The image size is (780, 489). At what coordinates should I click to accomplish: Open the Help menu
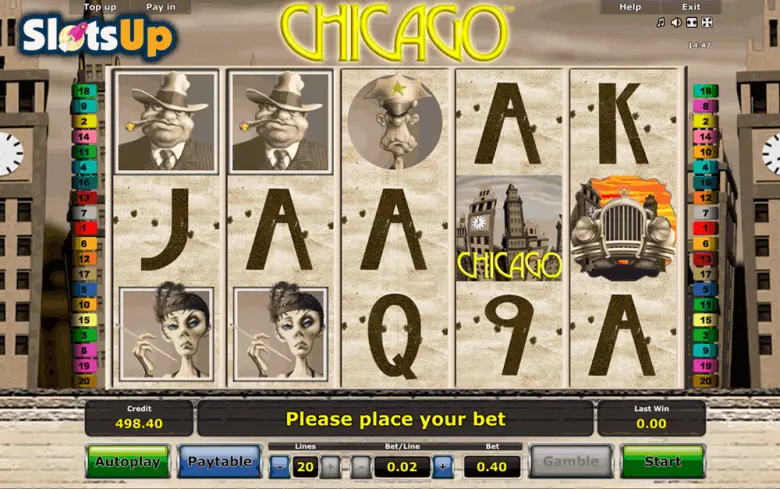point(630,7)
